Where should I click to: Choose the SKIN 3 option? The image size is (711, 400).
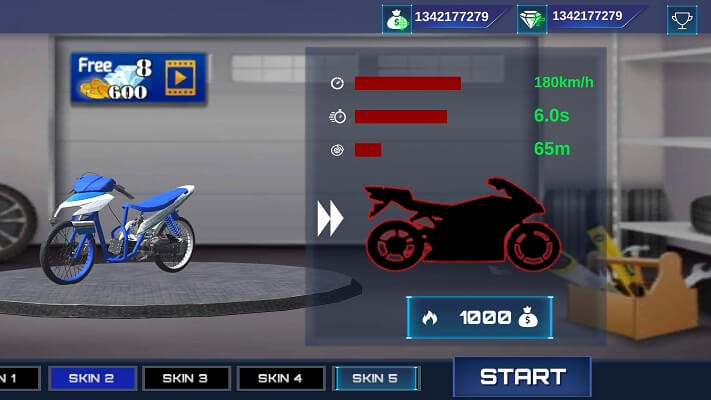point(186,378)
